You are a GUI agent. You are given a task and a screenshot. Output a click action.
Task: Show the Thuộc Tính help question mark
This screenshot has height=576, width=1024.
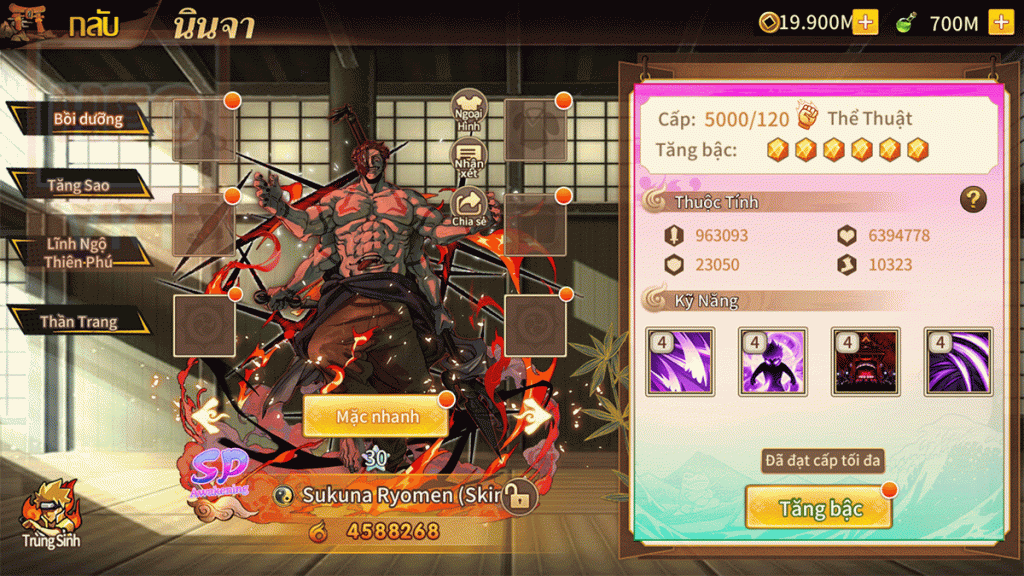973,200
